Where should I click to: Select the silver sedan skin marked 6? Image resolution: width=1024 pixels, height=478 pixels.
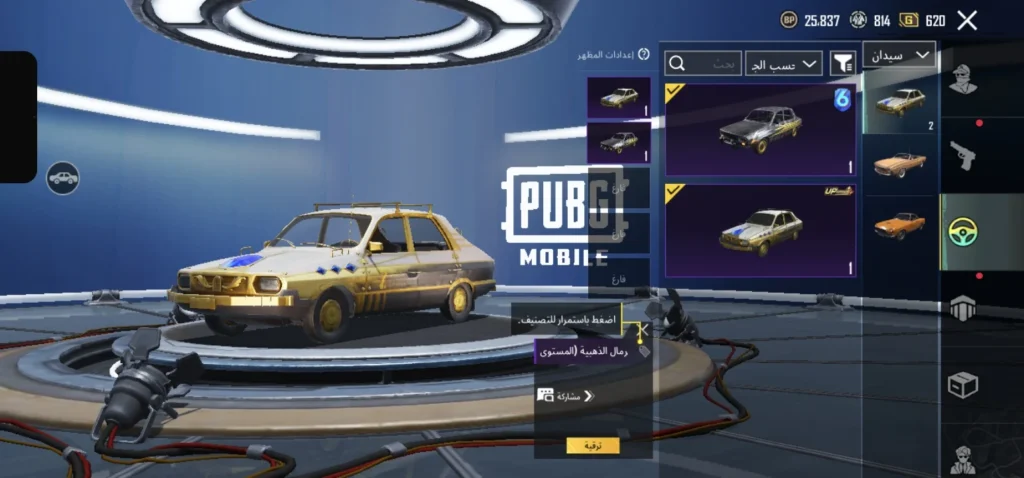click(x=761, y=129)
